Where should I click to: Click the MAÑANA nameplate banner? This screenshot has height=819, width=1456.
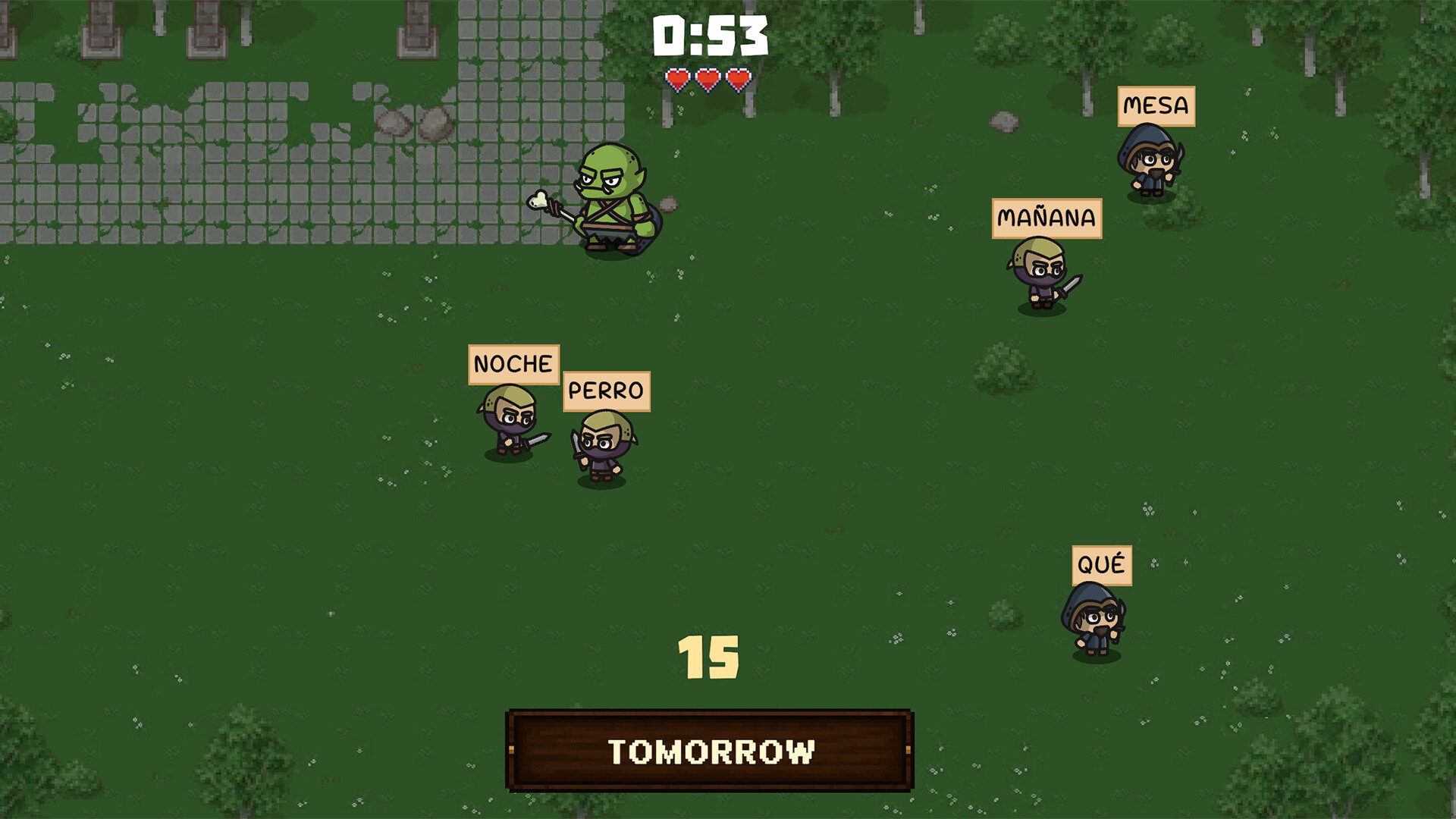(1046, 218)
